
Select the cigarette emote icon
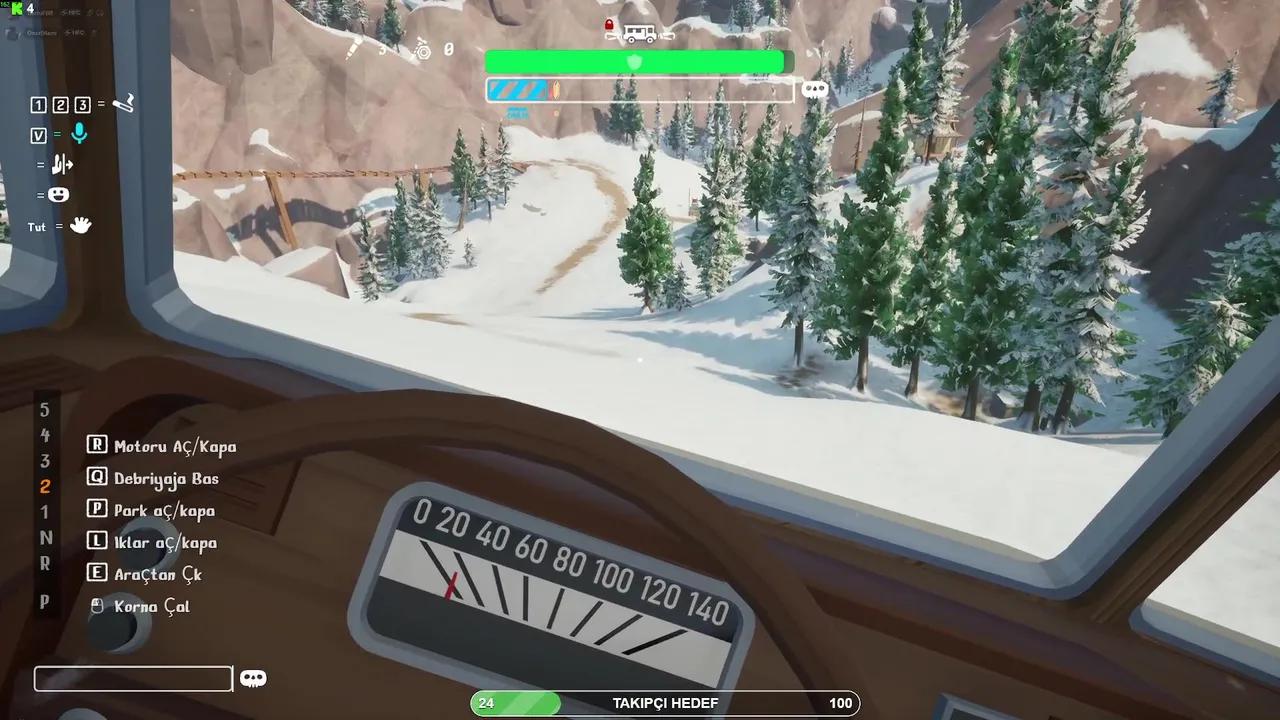point(123,103)
